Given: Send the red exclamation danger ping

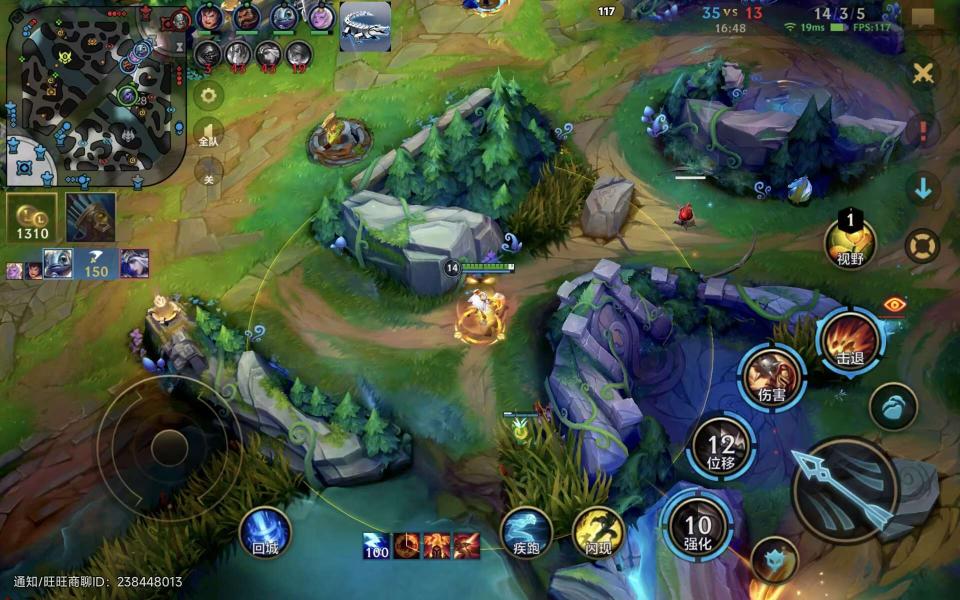Looking at the screenshot, I should tap(923, 131).
